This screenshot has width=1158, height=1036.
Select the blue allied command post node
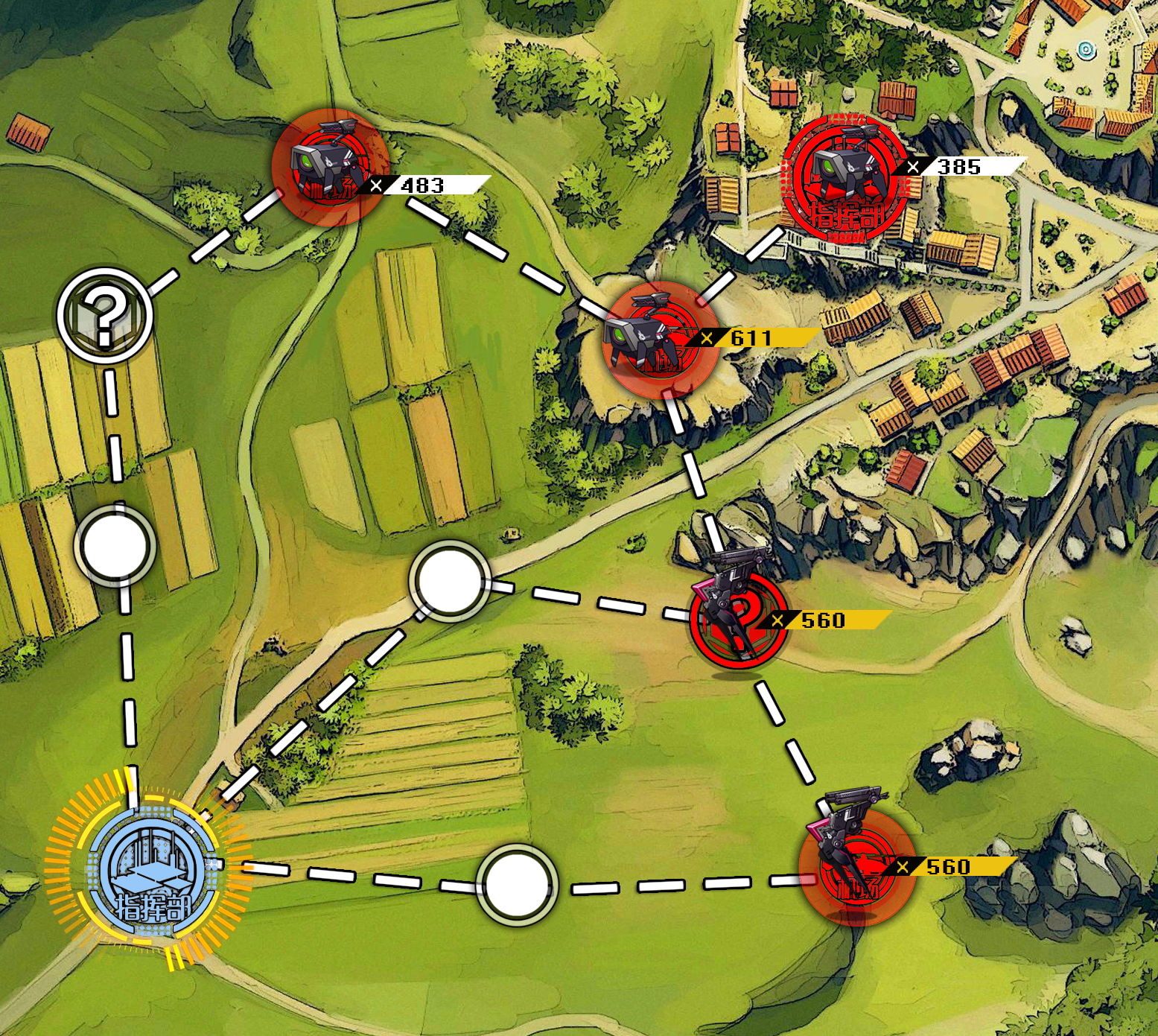[x=153, y=874]
